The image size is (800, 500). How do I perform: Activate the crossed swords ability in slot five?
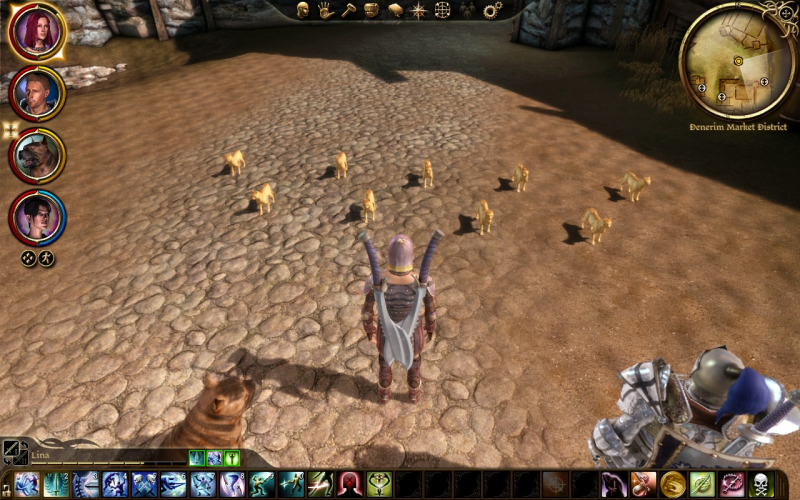(145, 485)
